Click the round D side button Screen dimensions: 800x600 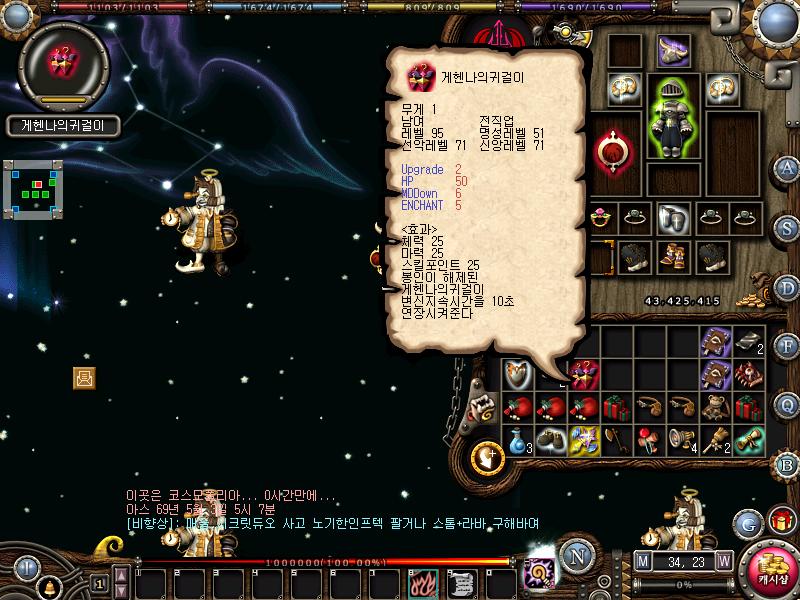click(x=787, y=287)
